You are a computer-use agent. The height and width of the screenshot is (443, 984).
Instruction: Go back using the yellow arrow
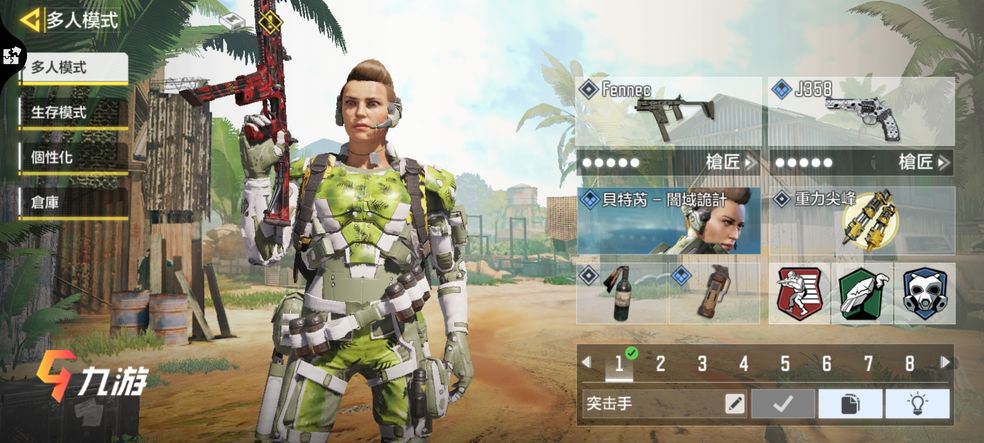[30, 19]
